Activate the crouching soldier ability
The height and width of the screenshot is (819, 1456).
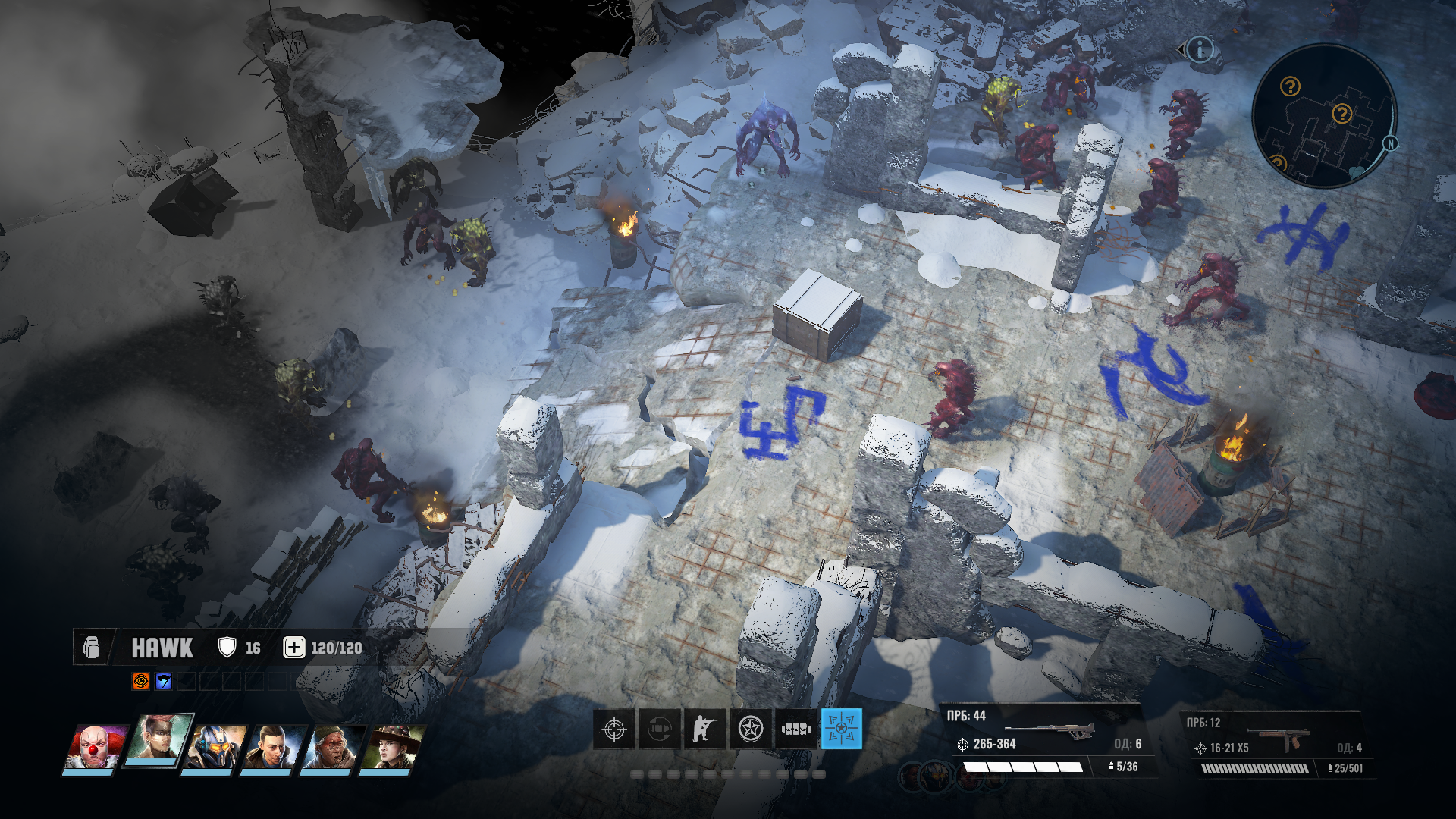704,730
